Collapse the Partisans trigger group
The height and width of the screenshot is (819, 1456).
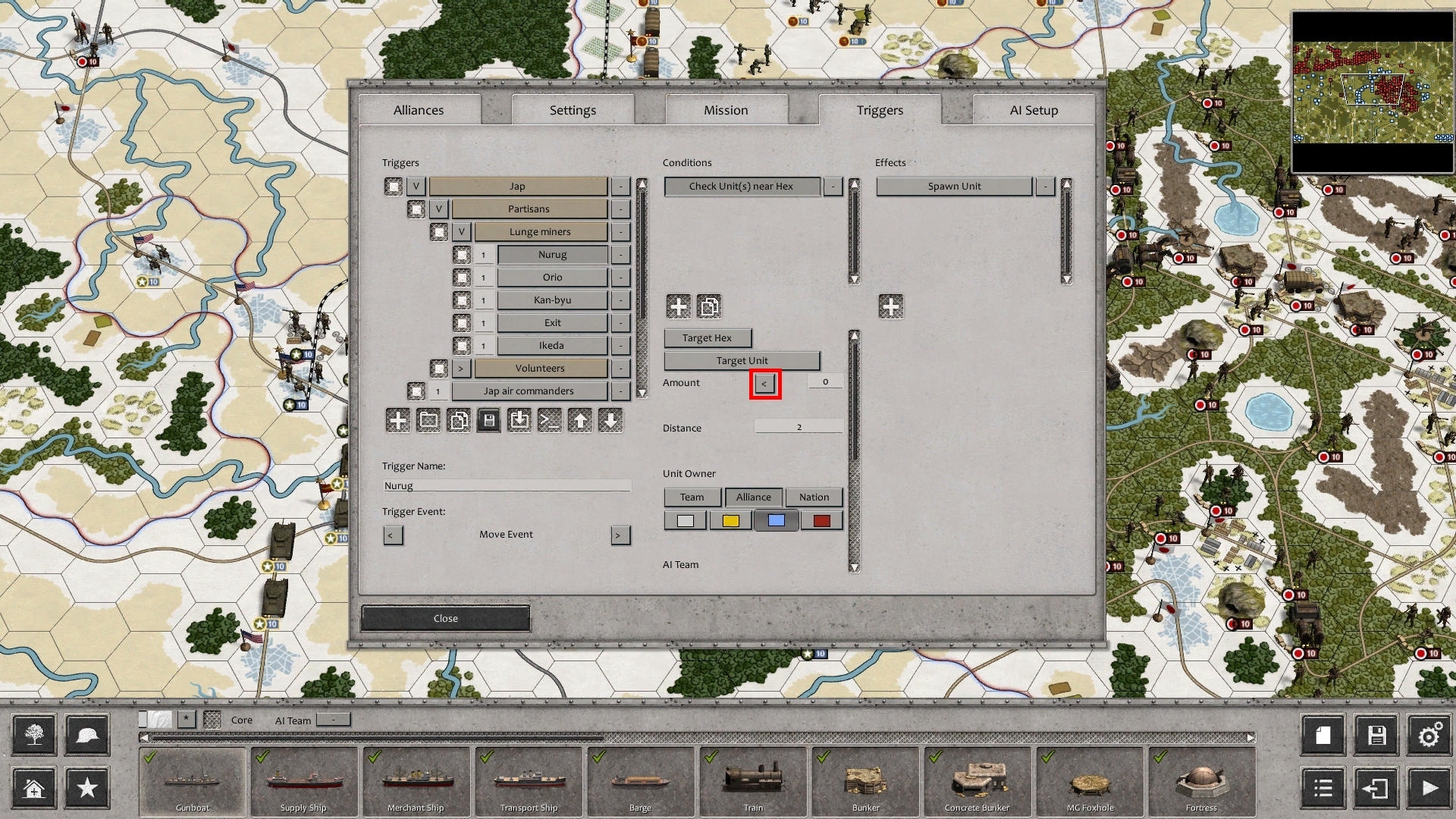point(438,209)
